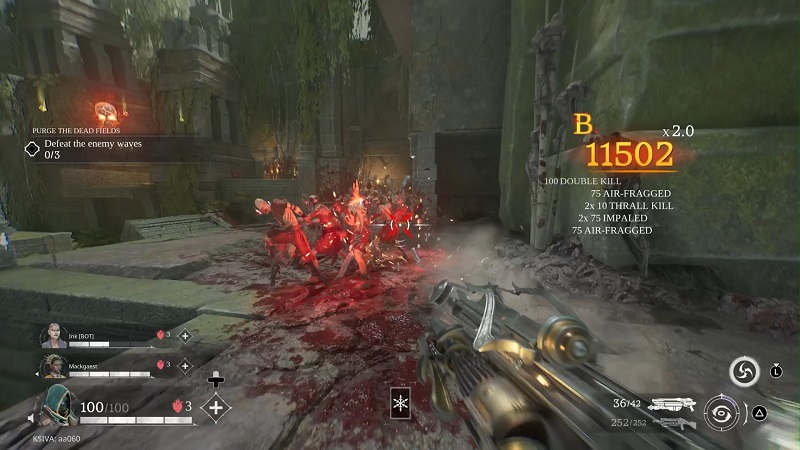Select teammate Mackgaest portrait

[x=53, y=366]
